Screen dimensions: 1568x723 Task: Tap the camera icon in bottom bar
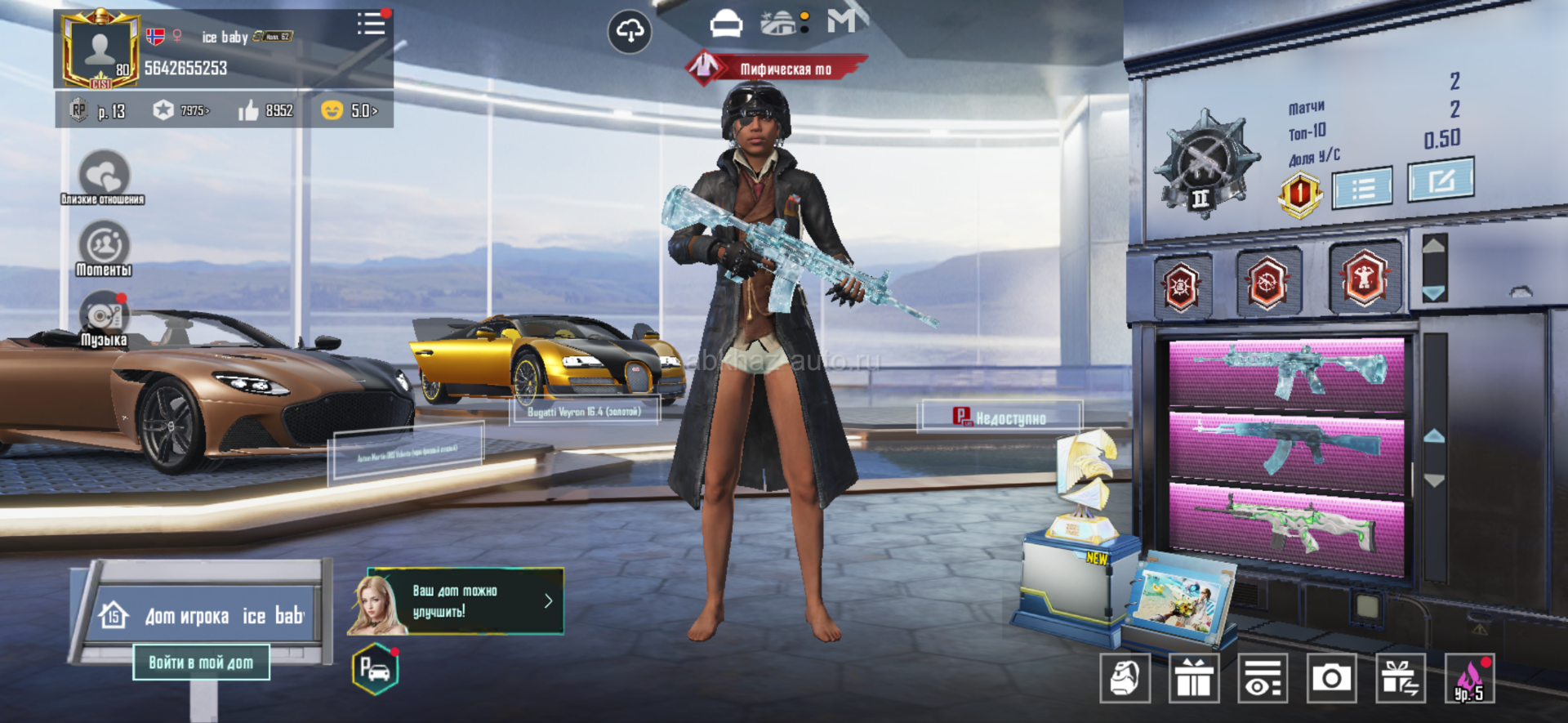[1332, 678]
